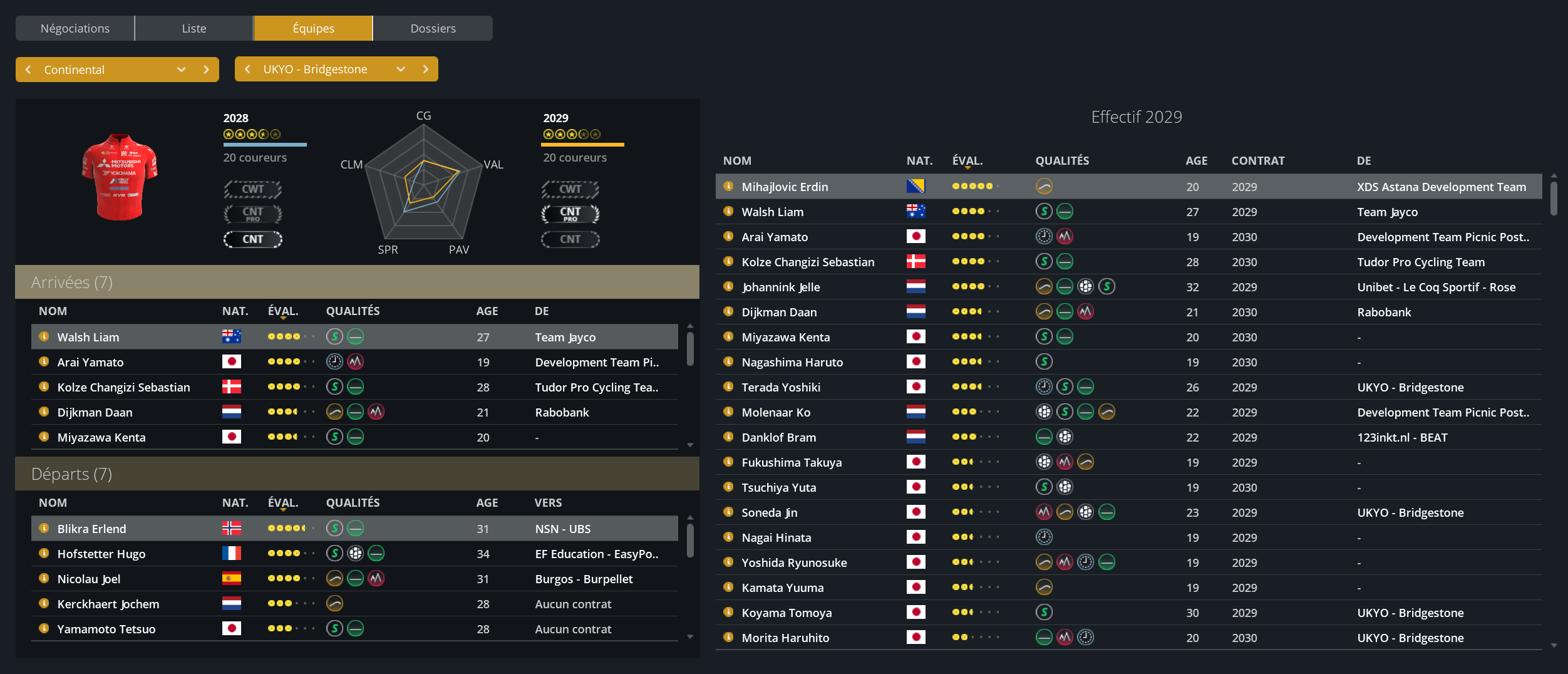Go to the previous team arrow
This screenshot has height=674, width=1568.
247,69
